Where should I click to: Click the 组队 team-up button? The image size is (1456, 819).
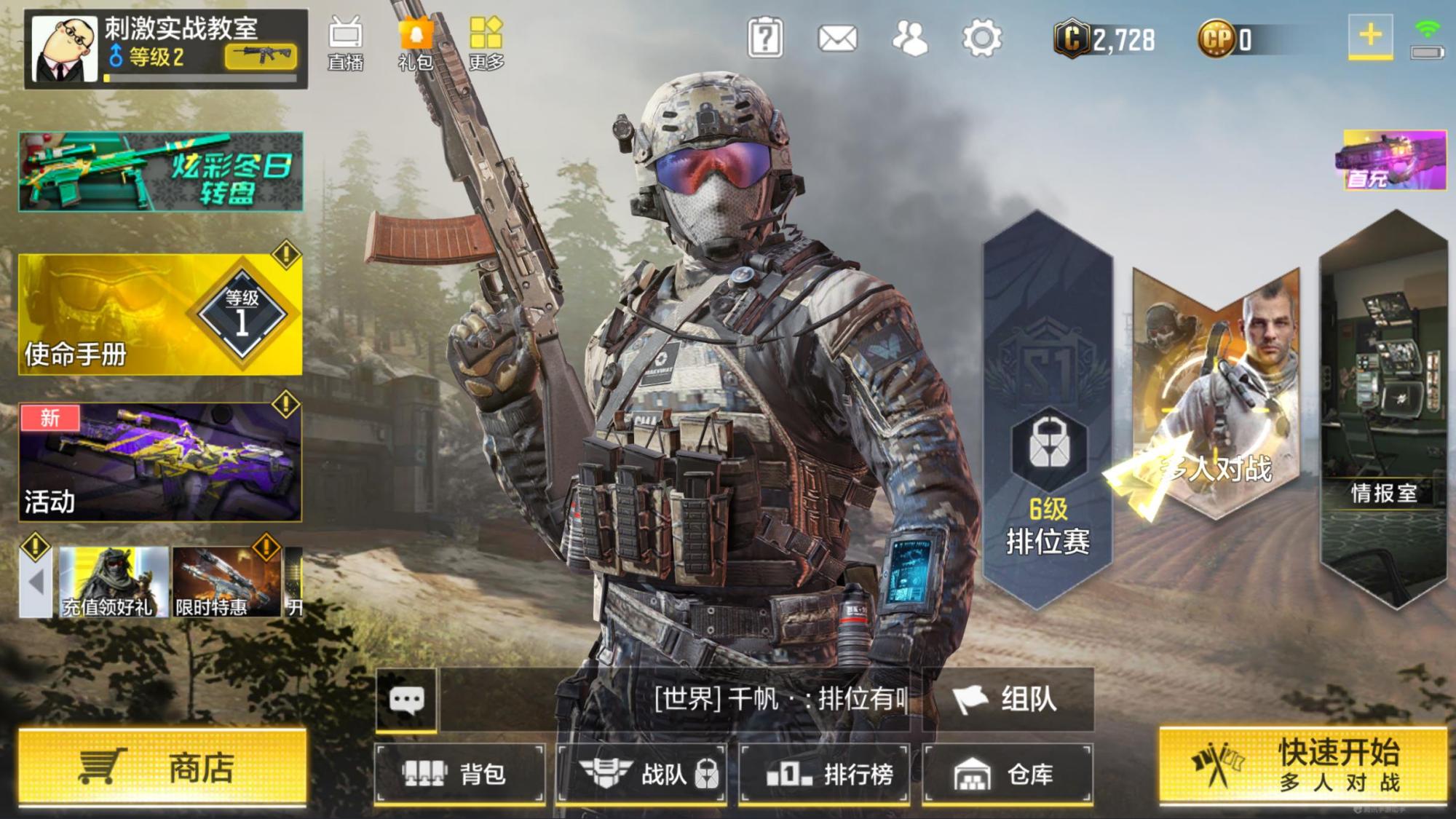pos(1008,700)
